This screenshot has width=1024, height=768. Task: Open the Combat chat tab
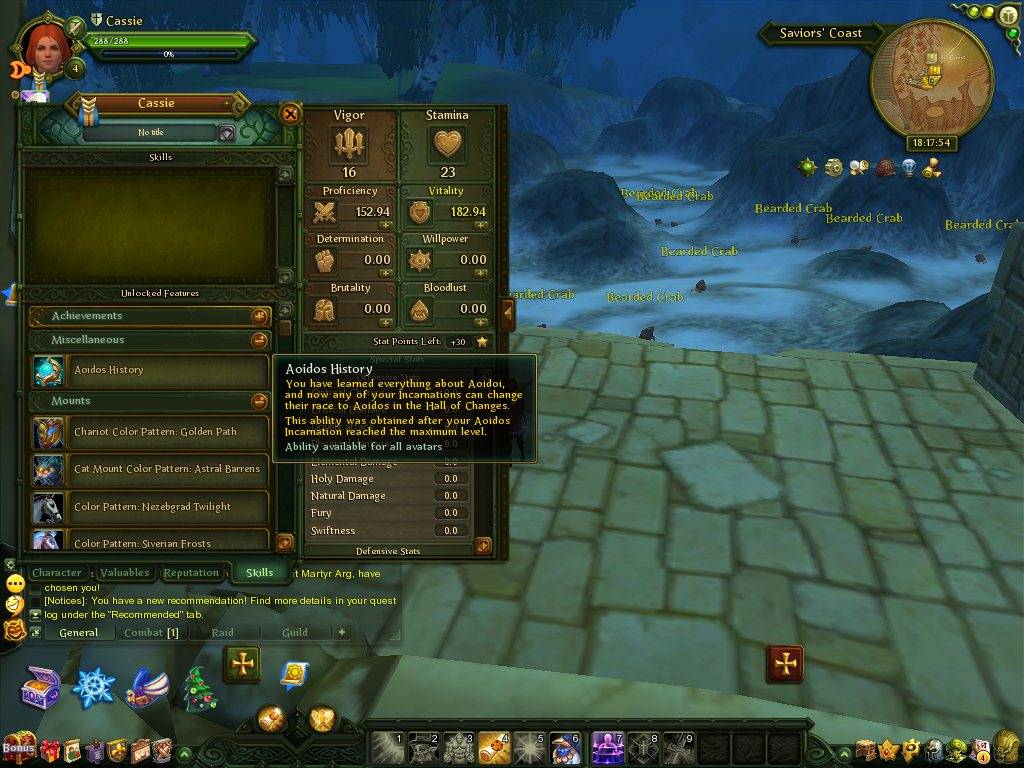[x=150, y=632]
